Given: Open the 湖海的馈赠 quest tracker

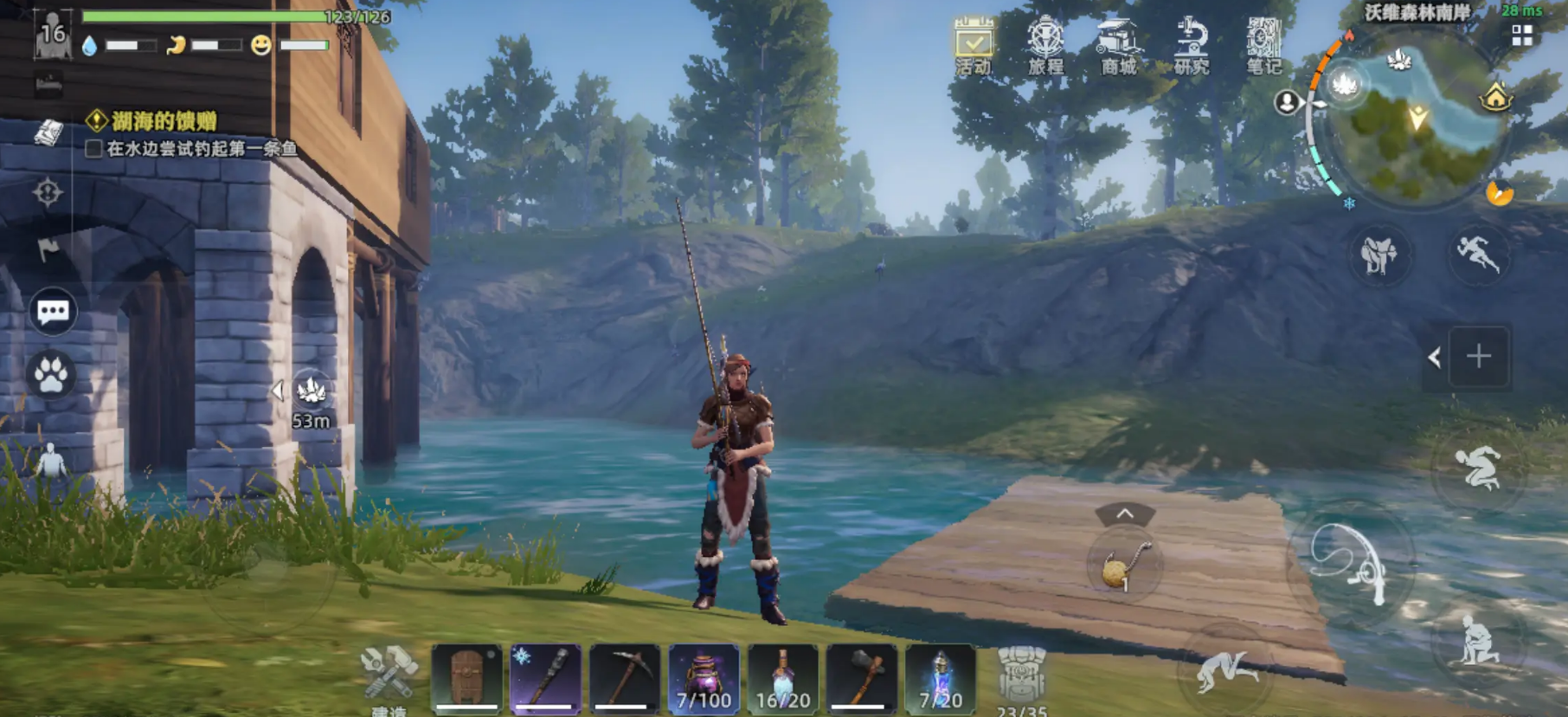Looking at the screenshot, I should (x=163, y=121).
